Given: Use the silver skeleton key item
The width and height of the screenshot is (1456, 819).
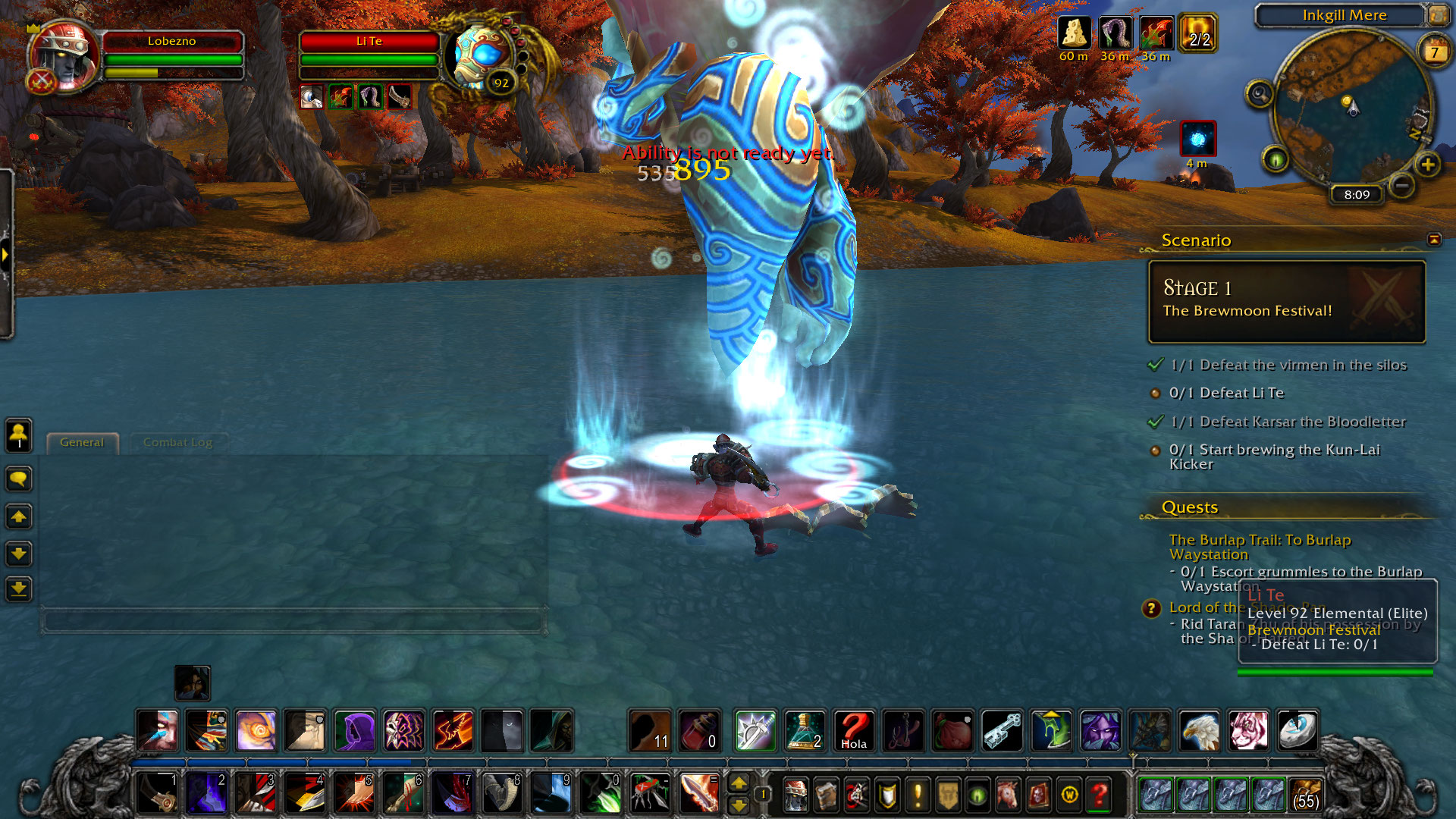Looking at the screenshot, I should click(1002, 731).
